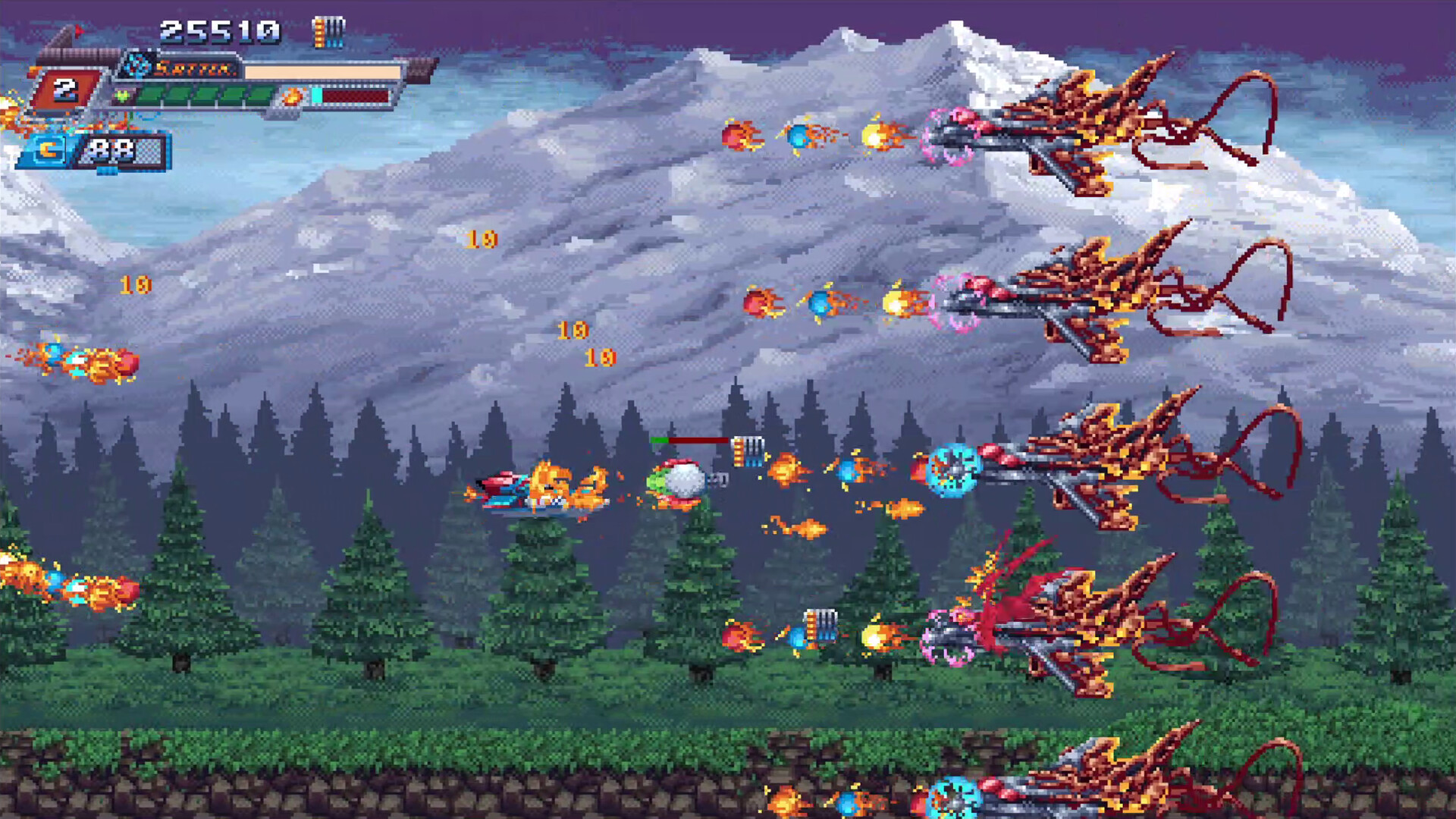Open the score display reading 25510
This screenshot has height=819, width=1456.
(x=218, y=31)
